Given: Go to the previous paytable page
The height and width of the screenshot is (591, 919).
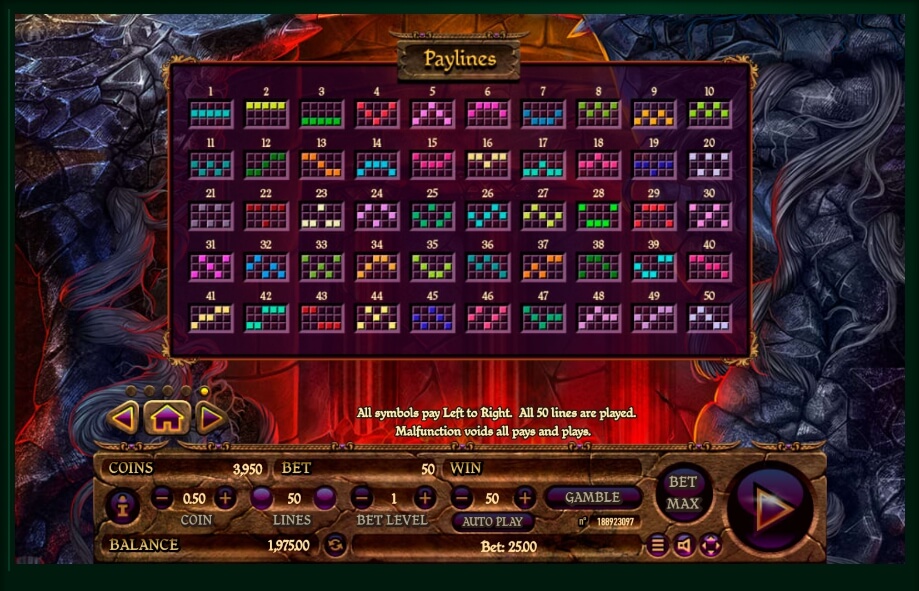Looking at the screenshot, I should tap(123, 417).
